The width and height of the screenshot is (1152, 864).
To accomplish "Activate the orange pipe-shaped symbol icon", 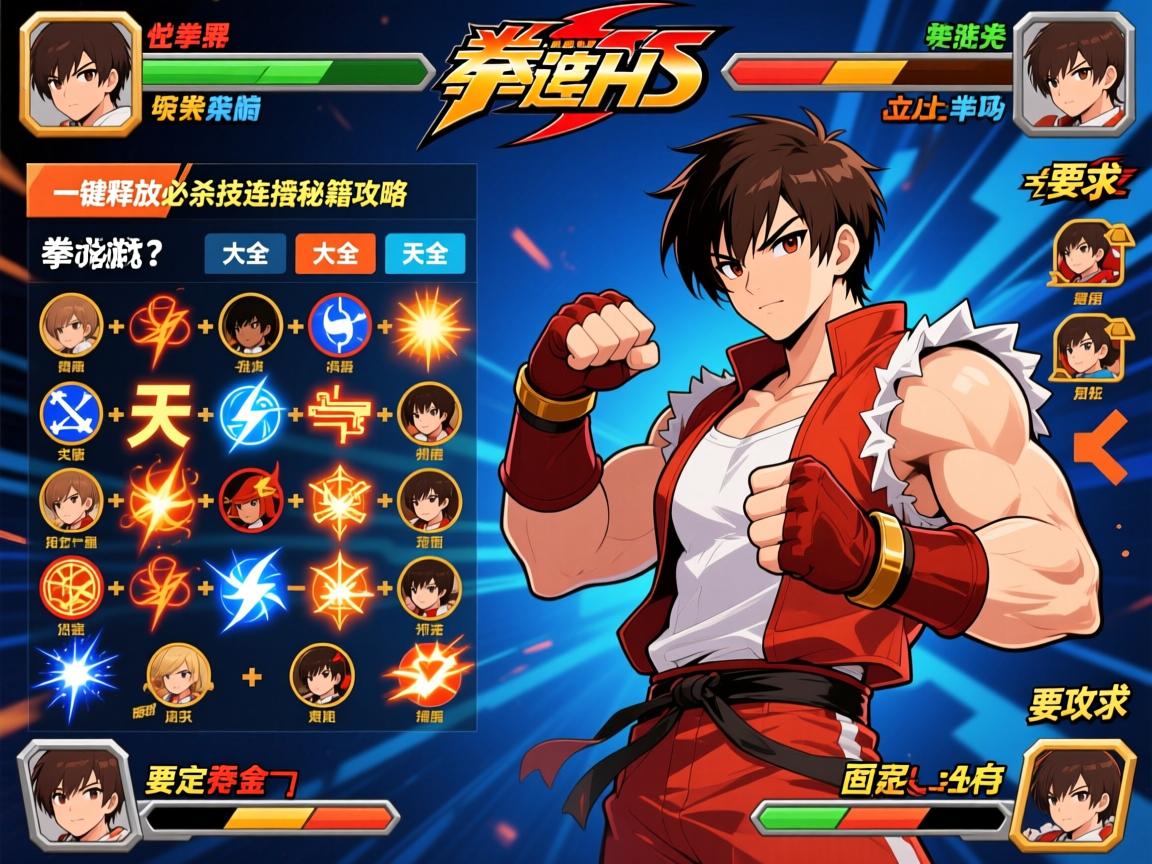I will coord(340,414).
